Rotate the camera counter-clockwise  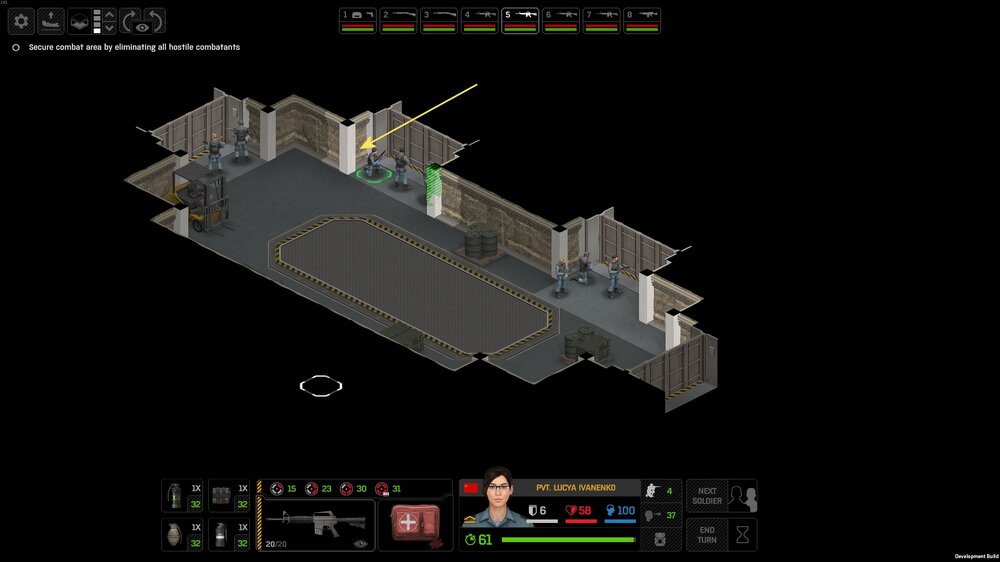(x=154, y=20)
